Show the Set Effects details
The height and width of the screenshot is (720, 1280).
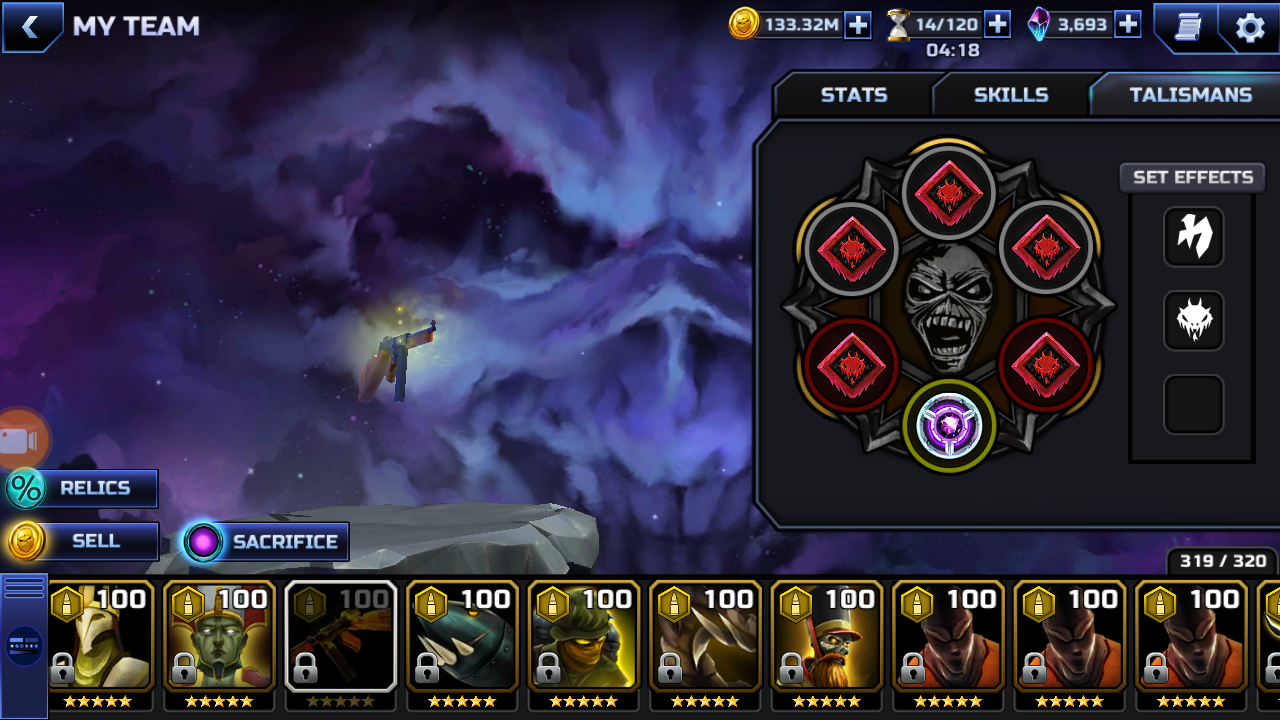point(1192,177)
